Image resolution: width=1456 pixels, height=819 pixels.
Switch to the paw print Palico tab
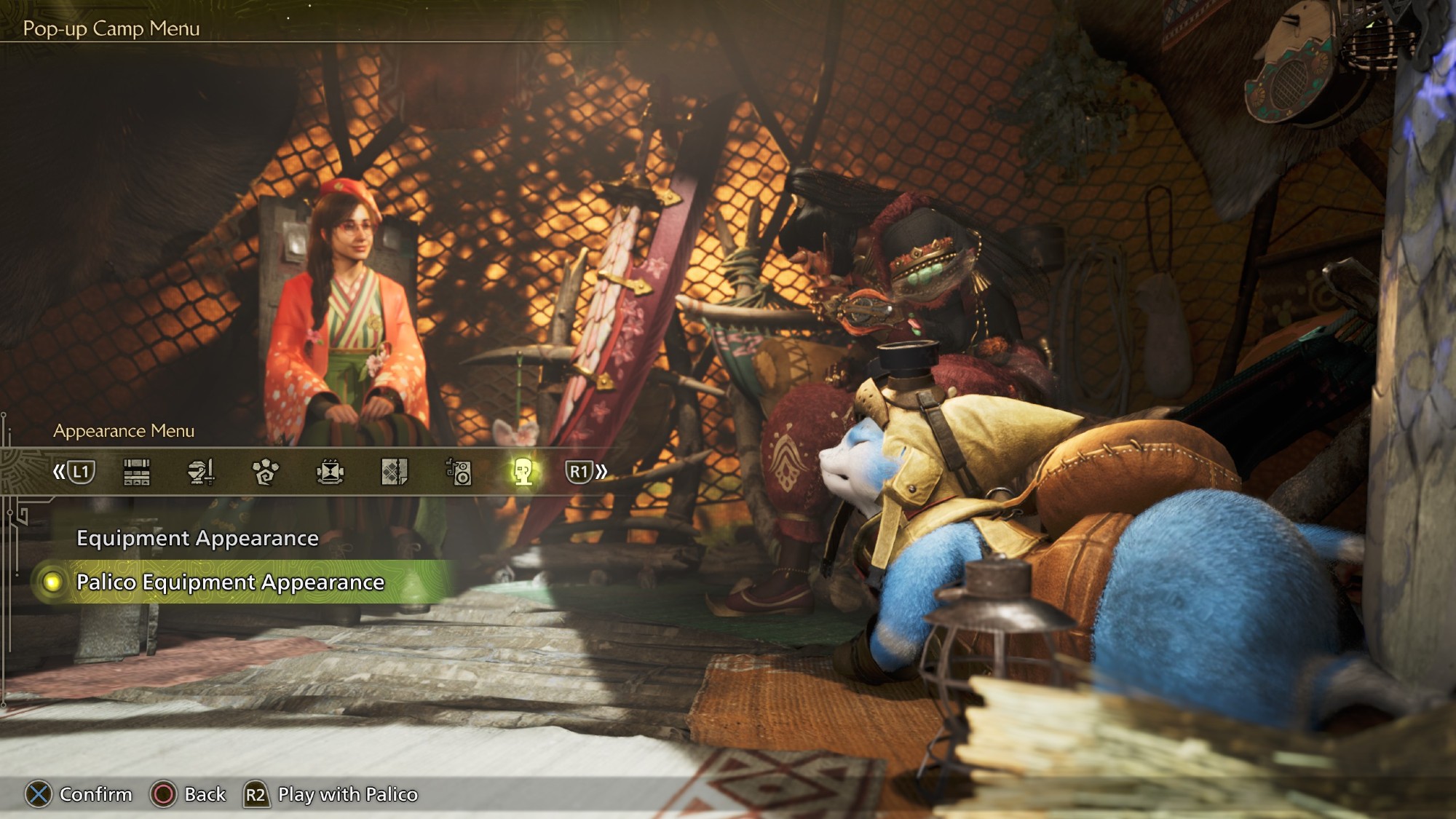[265, 472]
